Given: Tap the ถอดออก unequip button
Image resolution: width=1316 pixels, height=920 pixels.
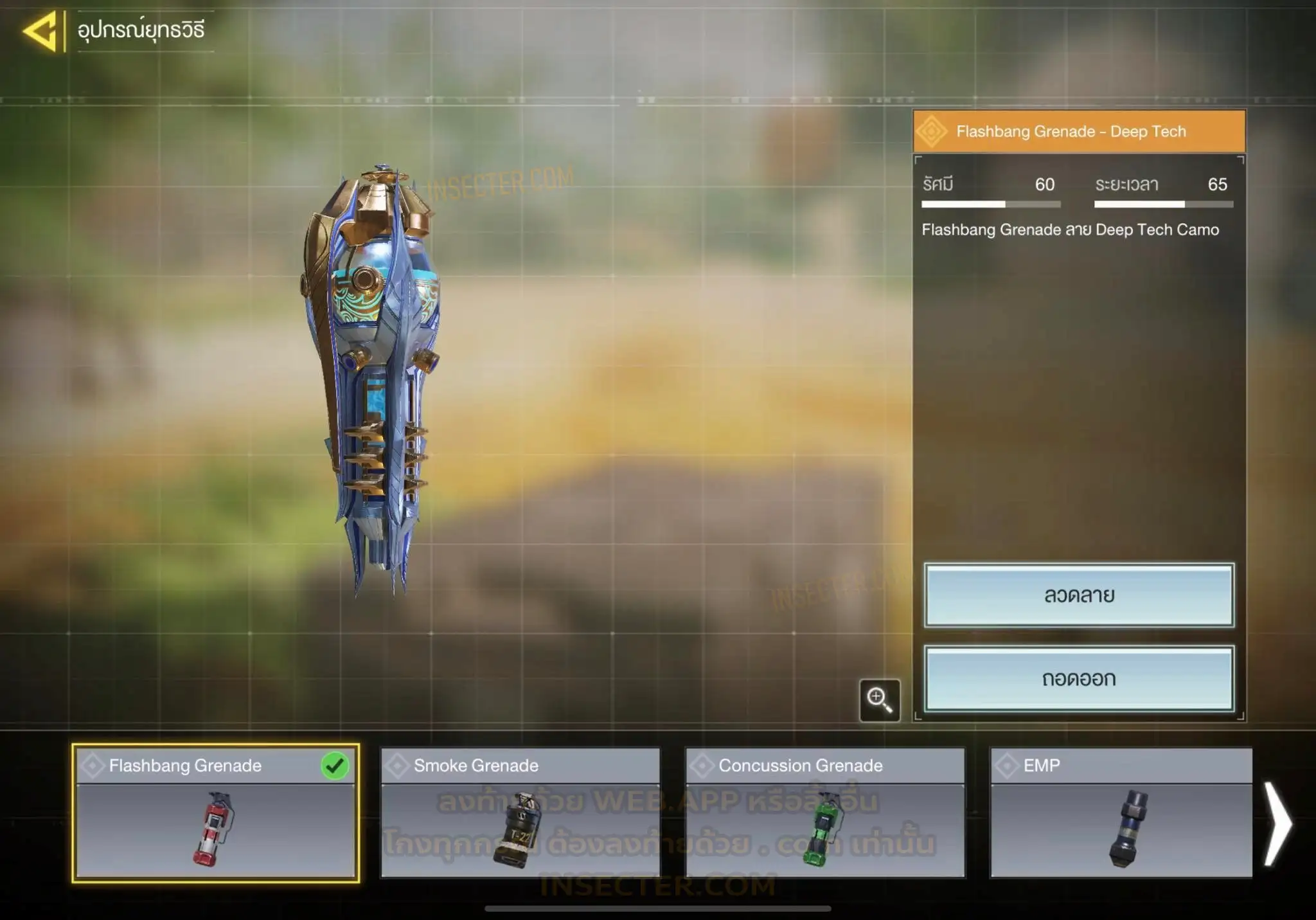Looking at the screenshot, I should 1079,678.
